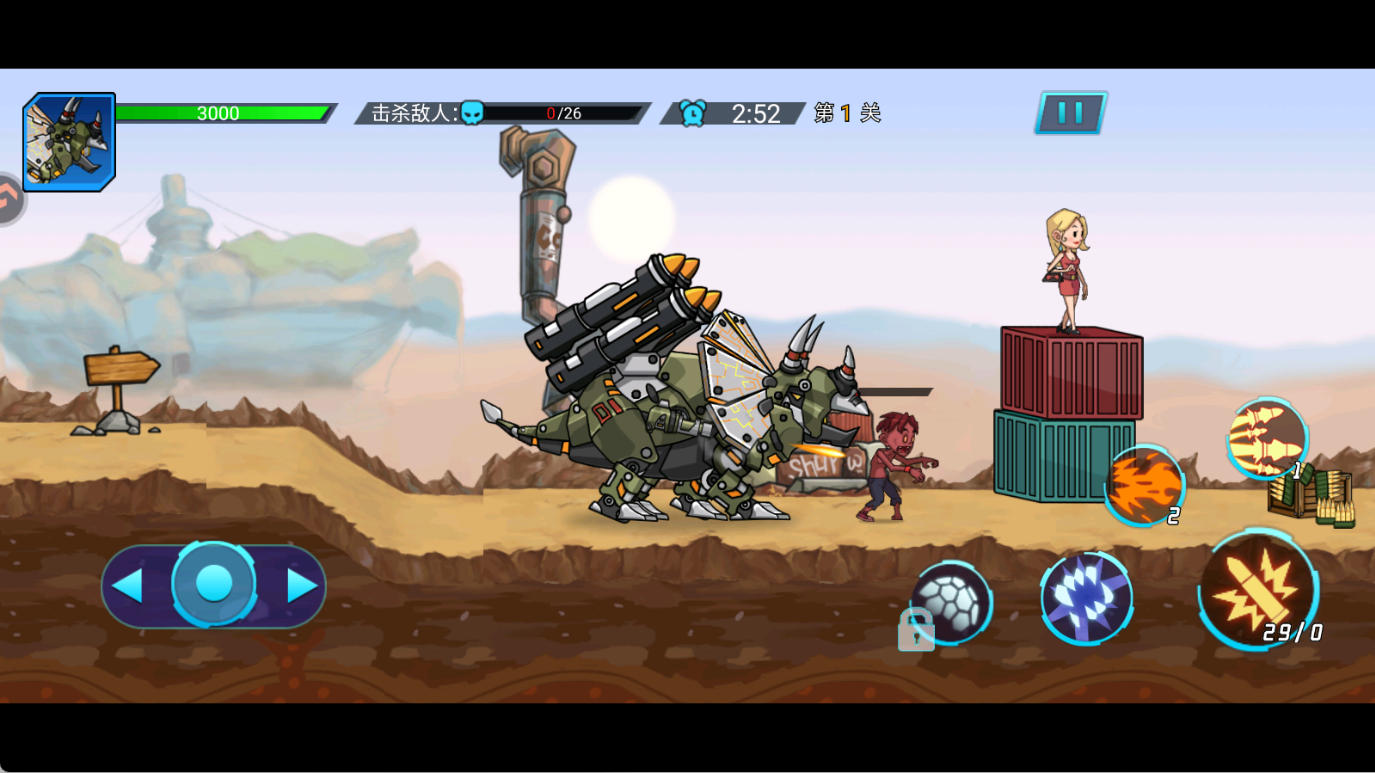
Task: Click the triceratops mech portrait
Action: pos(69,142)
